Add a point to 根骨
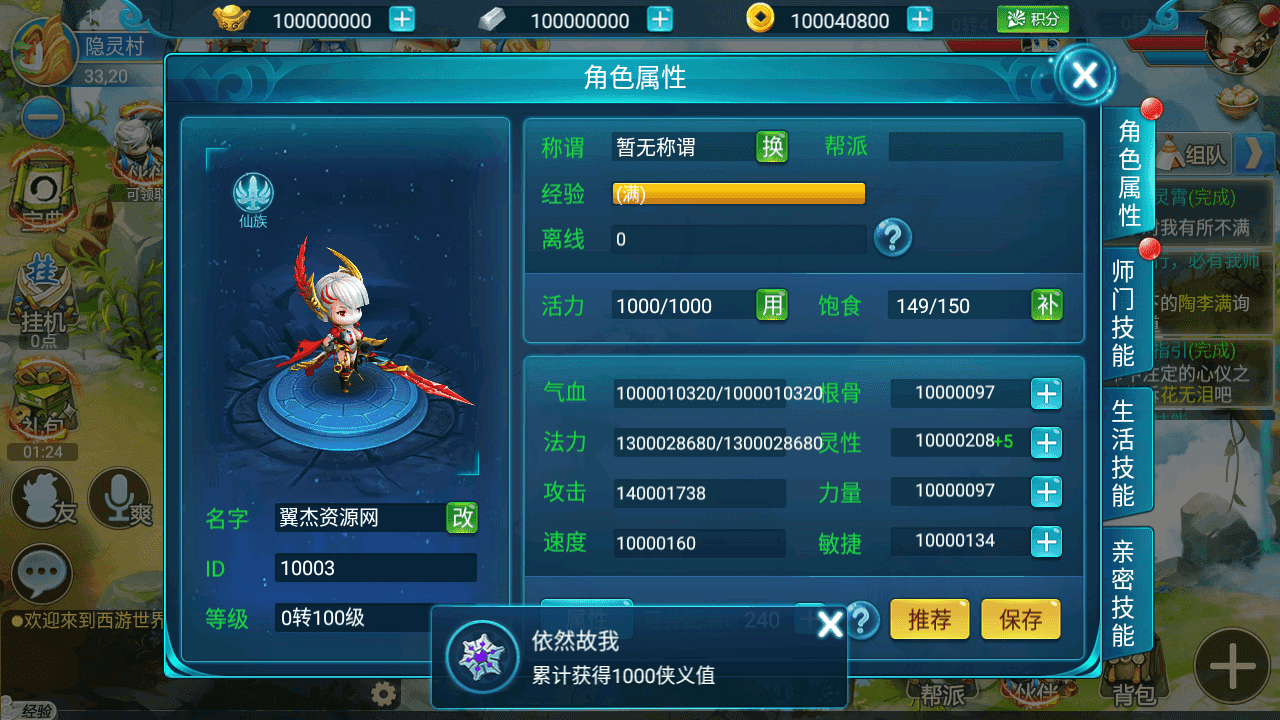Image resolution: width=1280 pixels, height=720 pixels. pyautogui.click(x=1046, y=394)
